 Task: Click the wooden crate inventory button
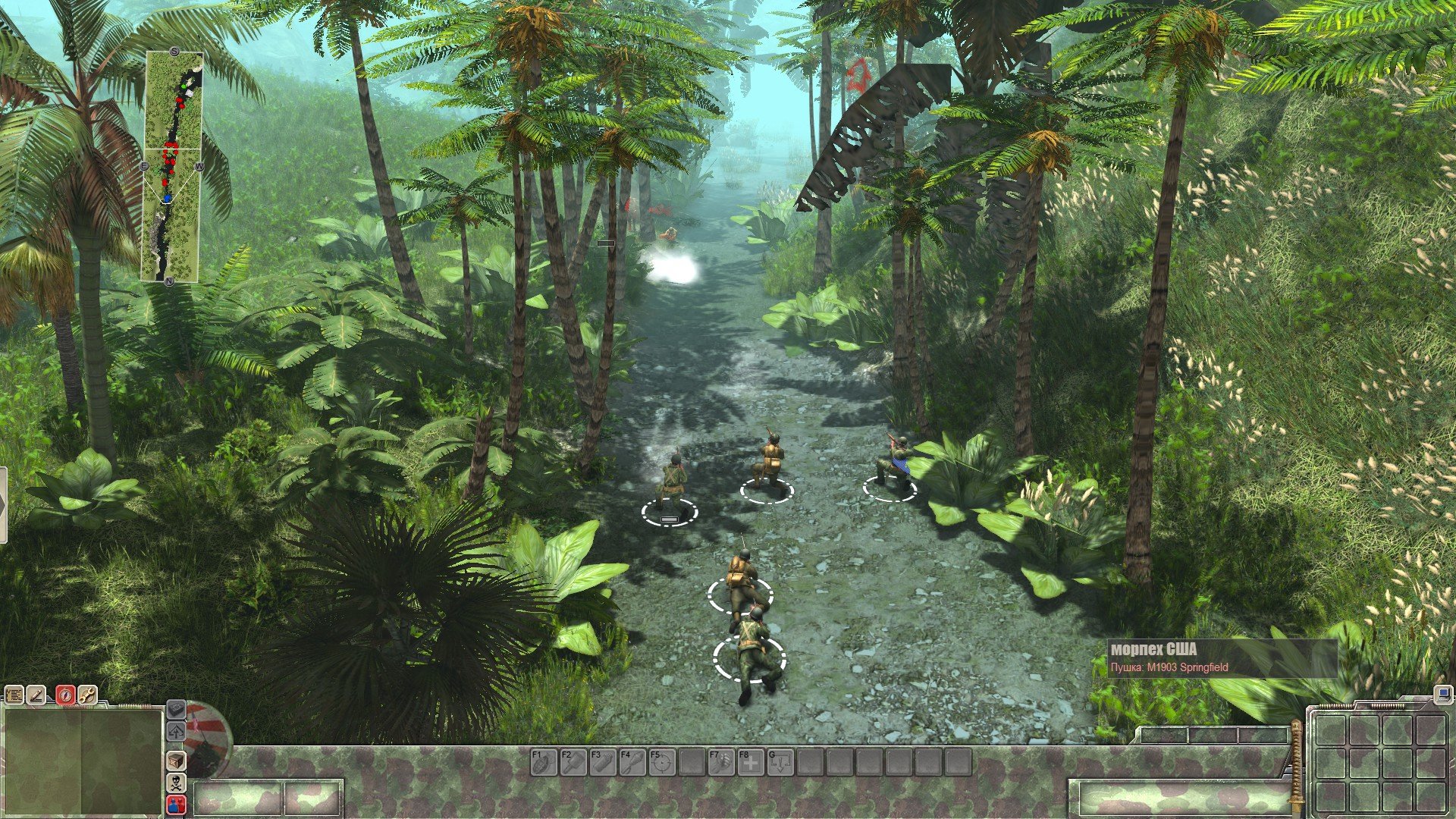(176, 760)
